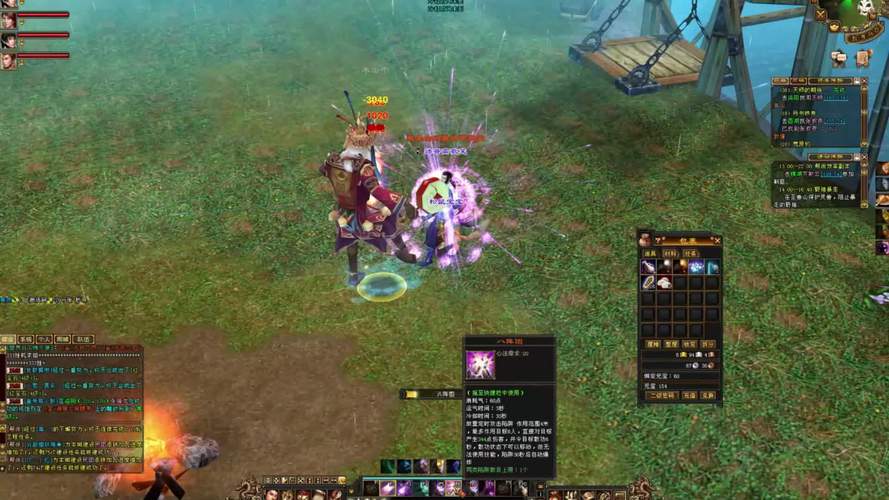Select the first party member portrait
This screenshot has height=500, width=889.
click(8, 19)
